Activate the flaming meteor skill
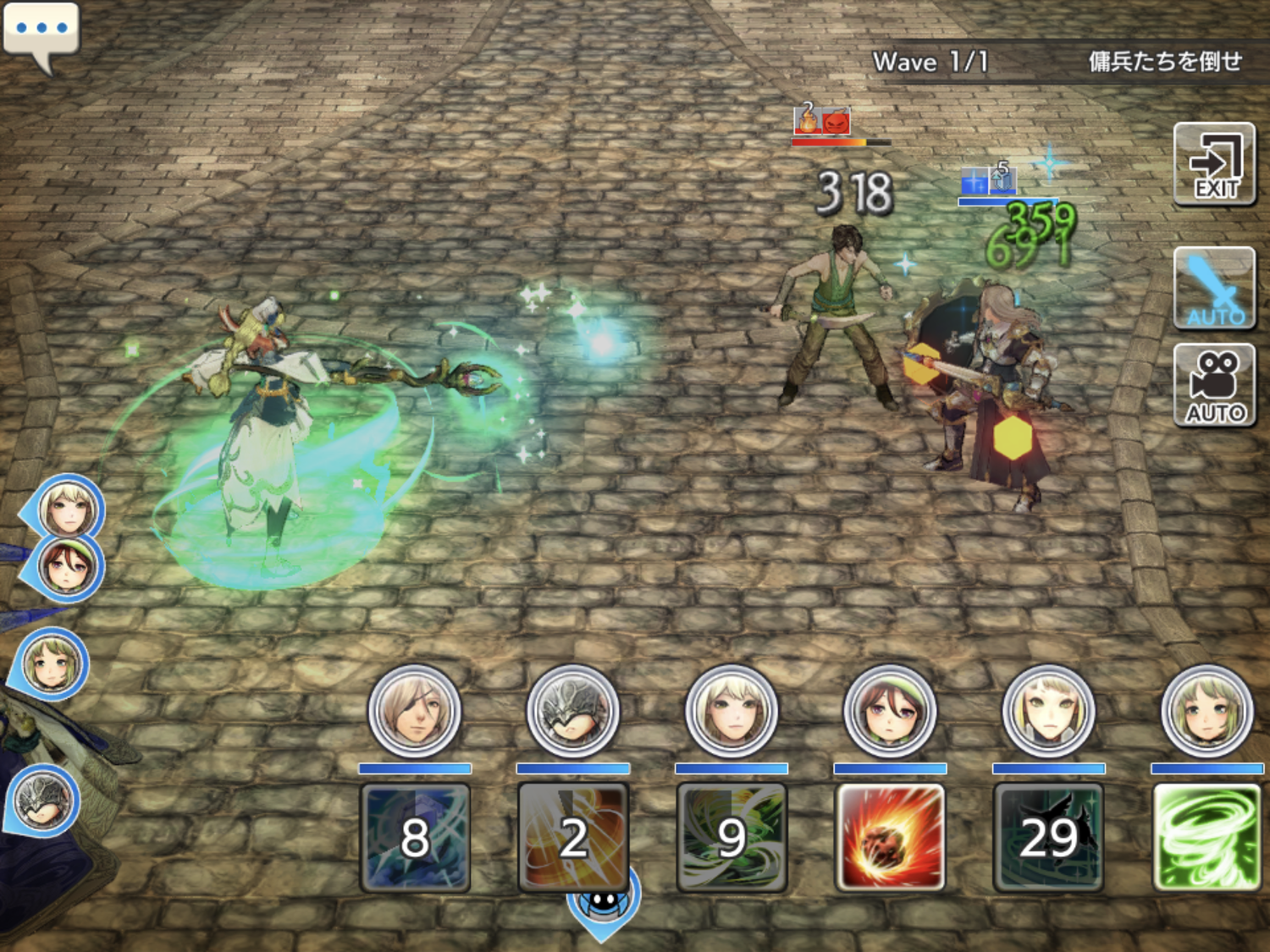This screenshot has height=952, width=1270. pyautogui.click(x=889, y=837)
